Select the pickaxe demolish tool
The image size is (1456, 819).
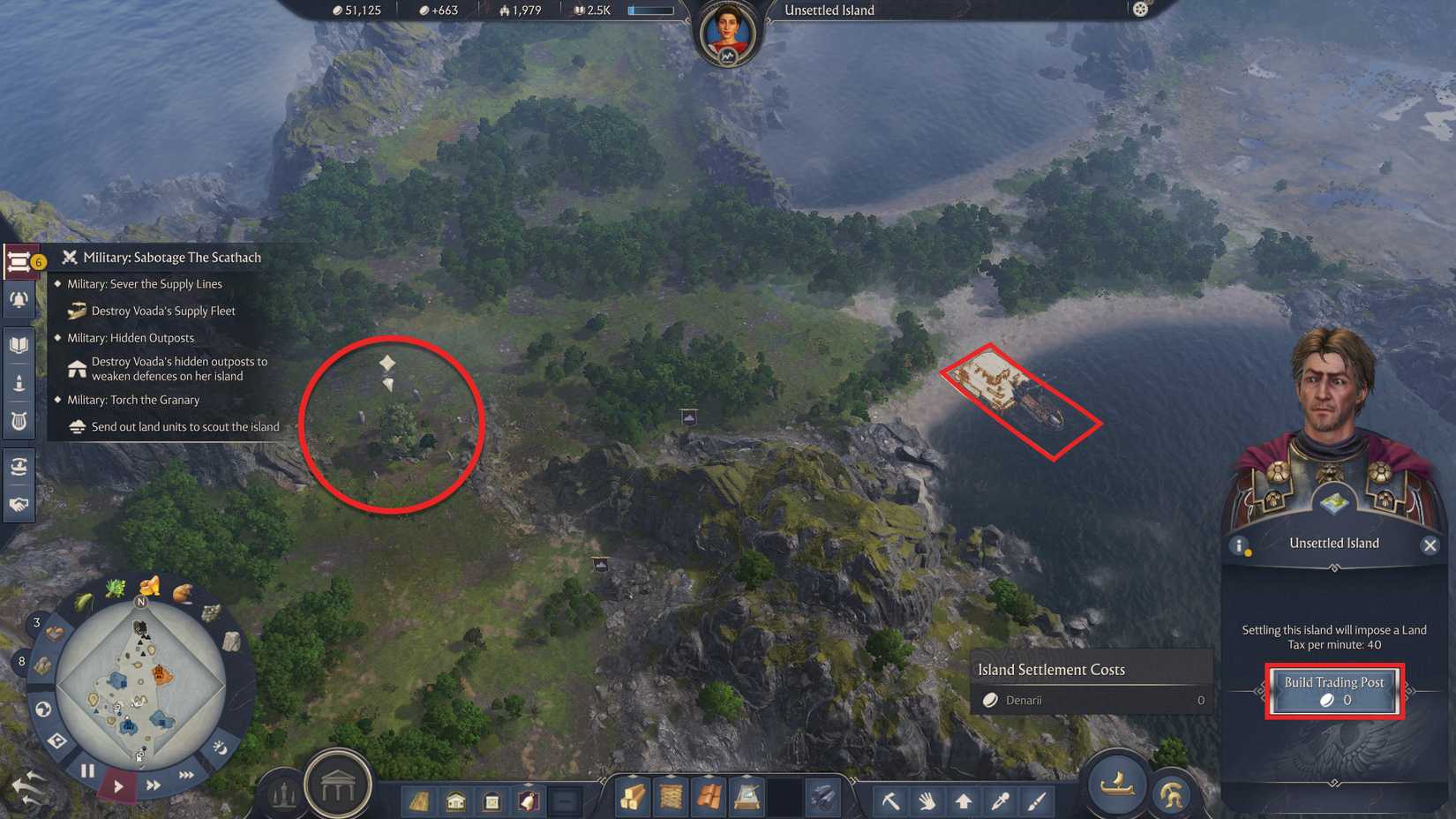(x=890, y=800)
